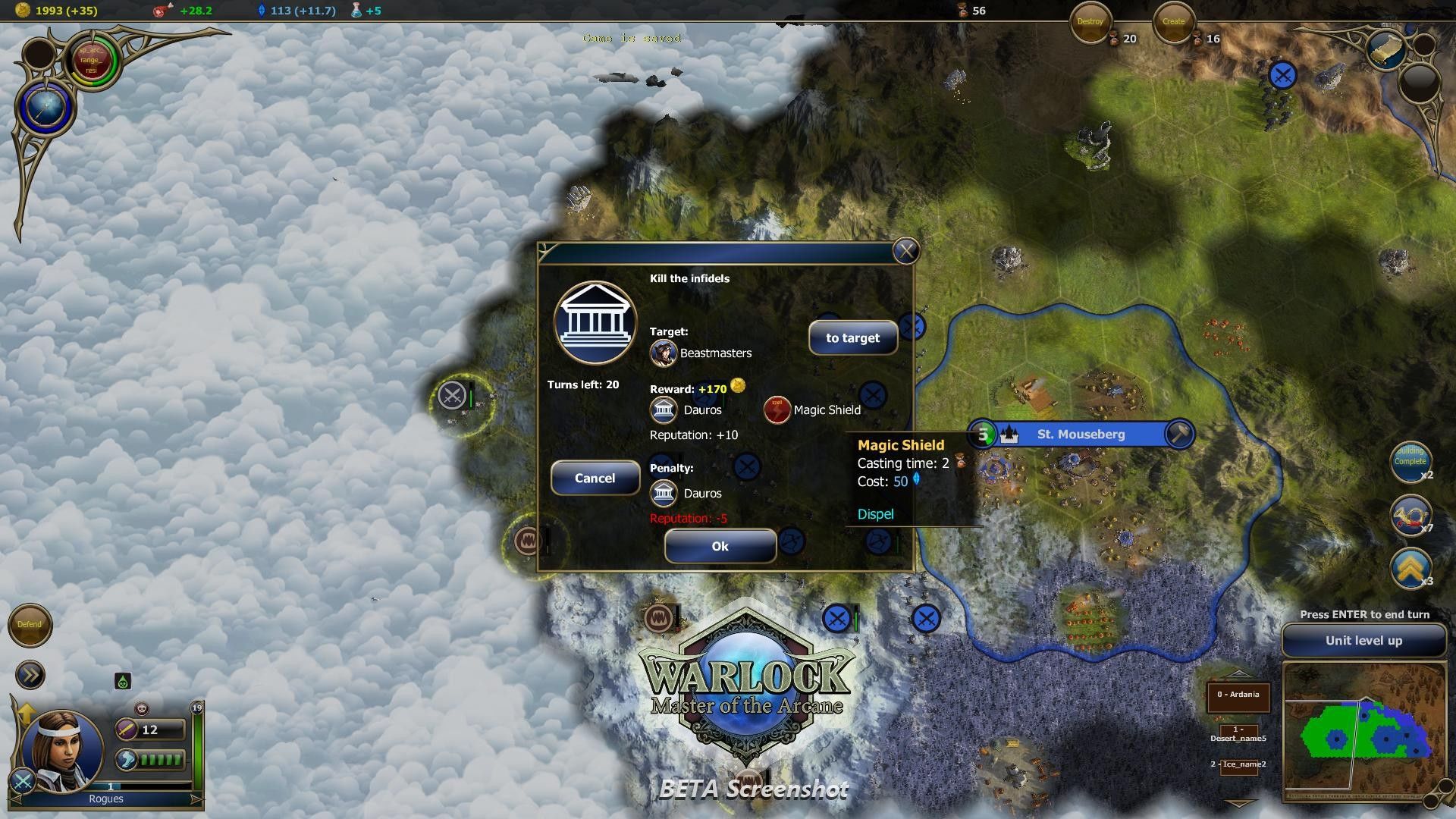Open the gold chevron upgrade notification

pyautogui.click(x=1410, y=568)
